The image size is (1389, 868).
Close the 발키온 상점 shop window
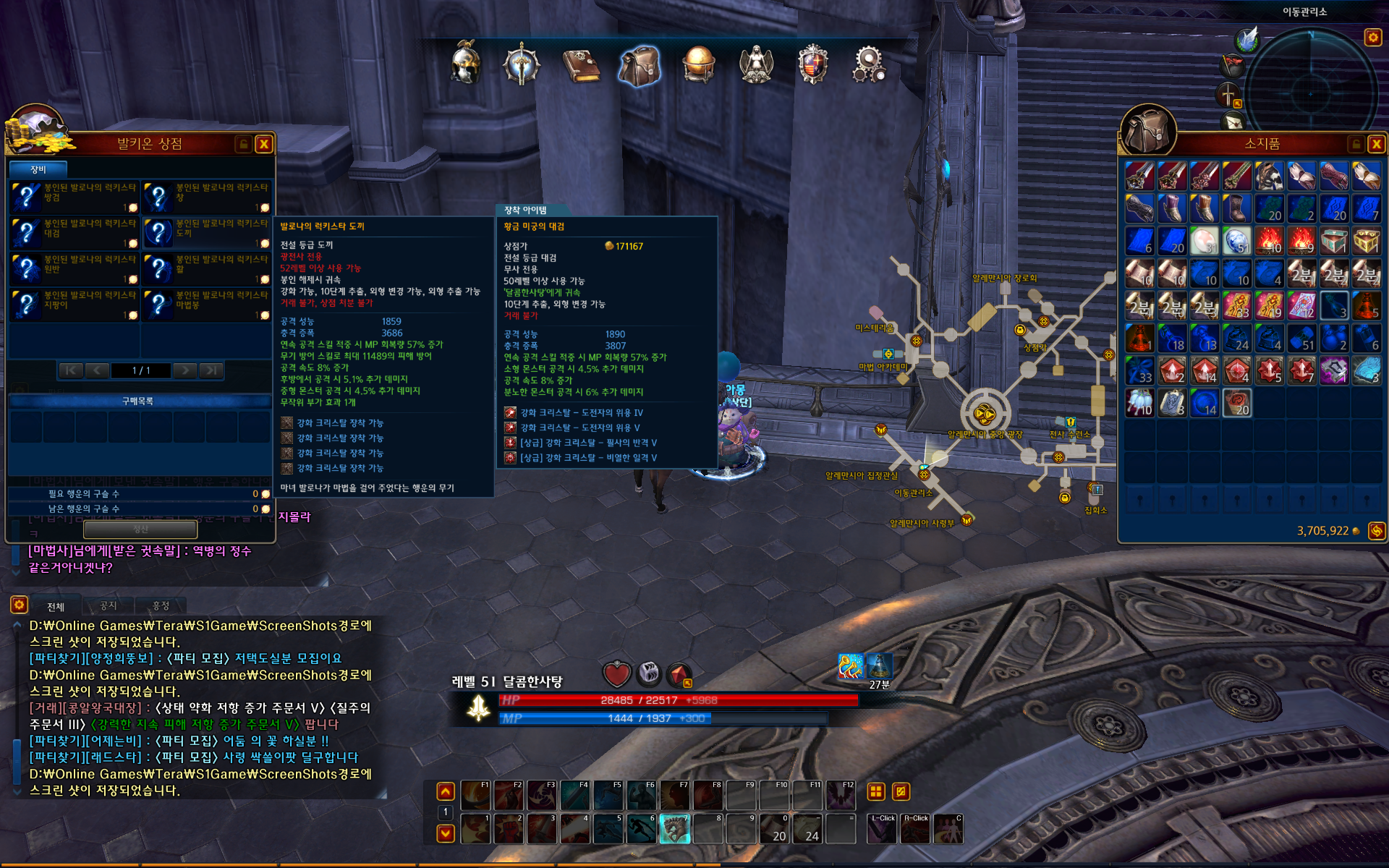point(264,144)
